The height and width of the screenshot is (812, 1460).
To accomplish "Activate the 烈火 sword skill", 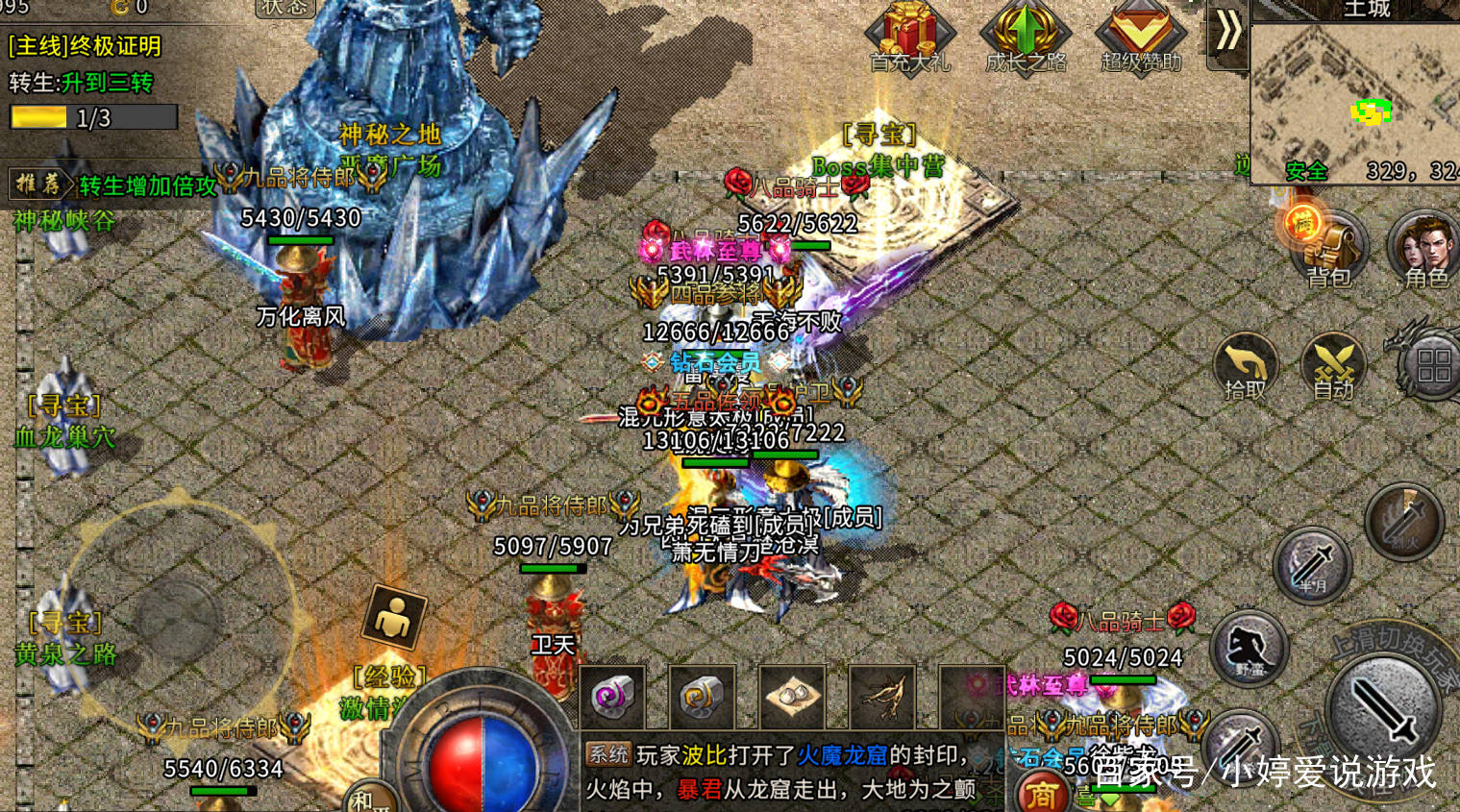I will click(x=1403, y=523).
